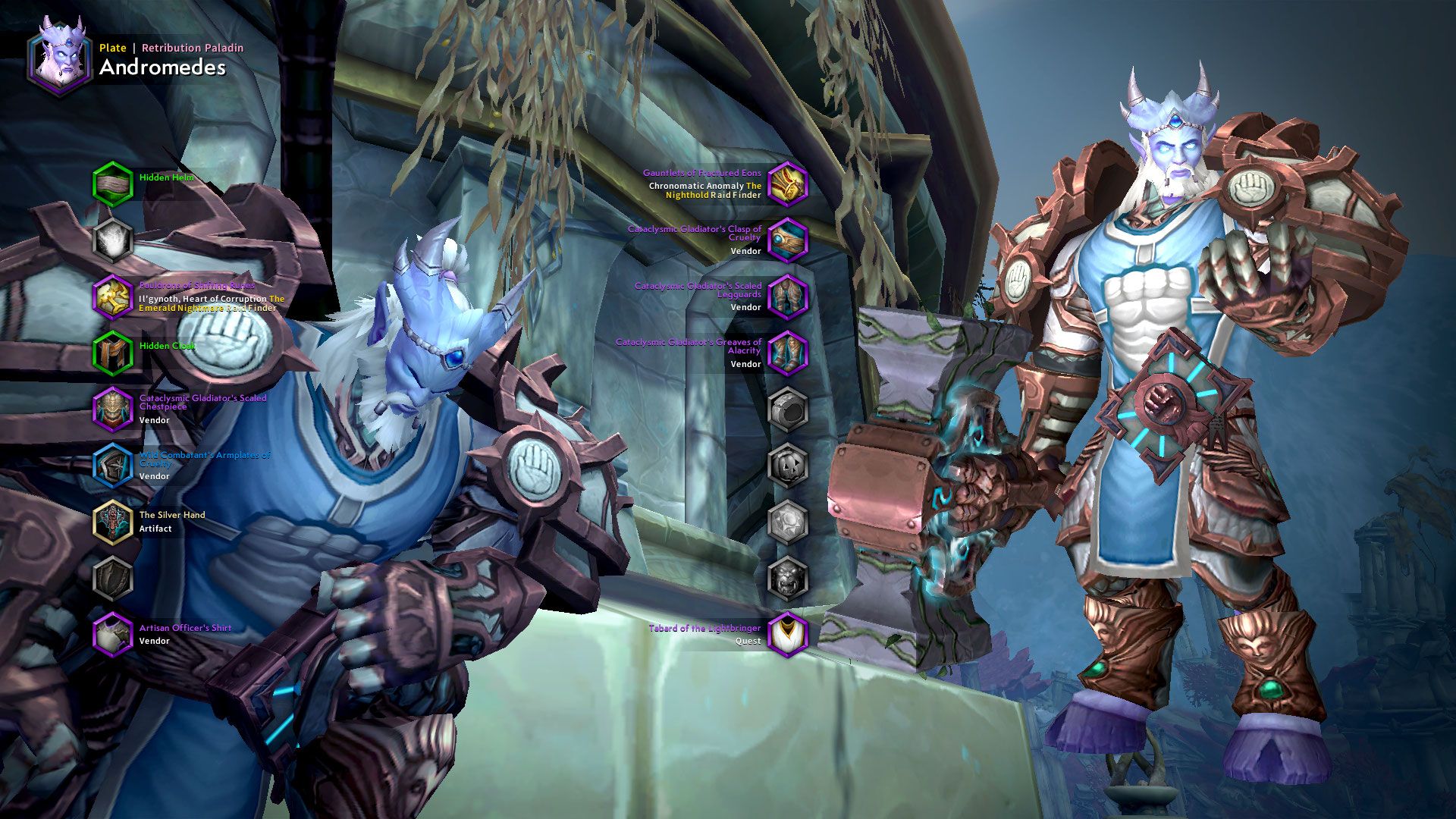Select Cataclysmic Gladiator's Clasp of Cruelty
The image size is (1456, 819).
[x=787, y=240]
